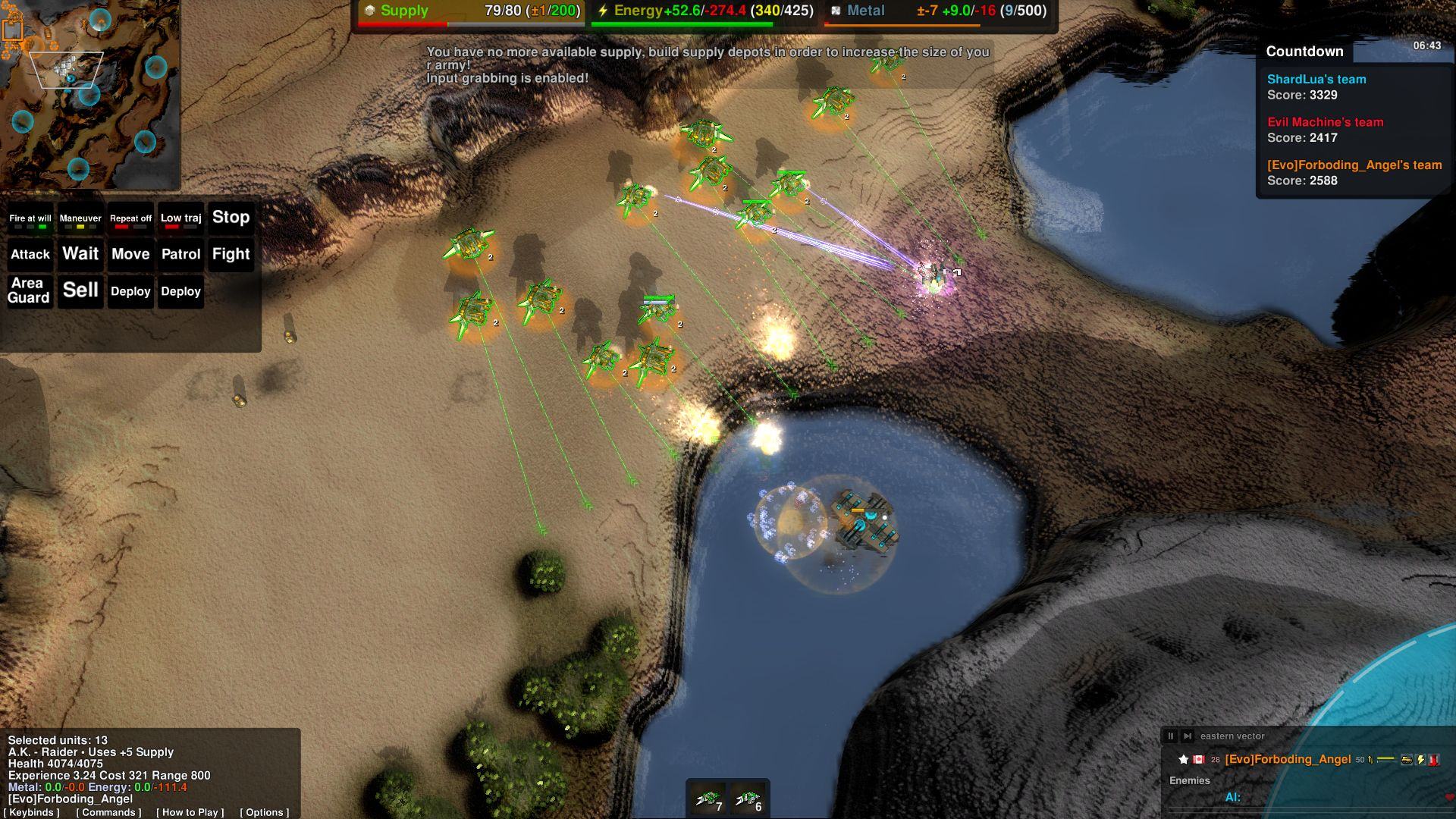Screen dimensions: 1456x819
Task: Skip to the next music track
Action: (1188, 736)
